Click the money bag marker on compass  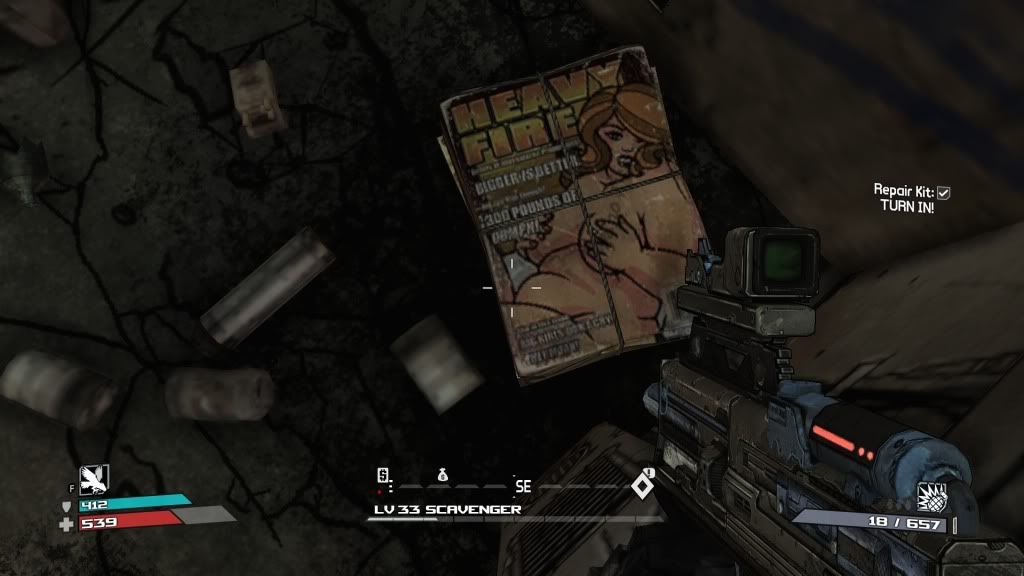point(442,474)
